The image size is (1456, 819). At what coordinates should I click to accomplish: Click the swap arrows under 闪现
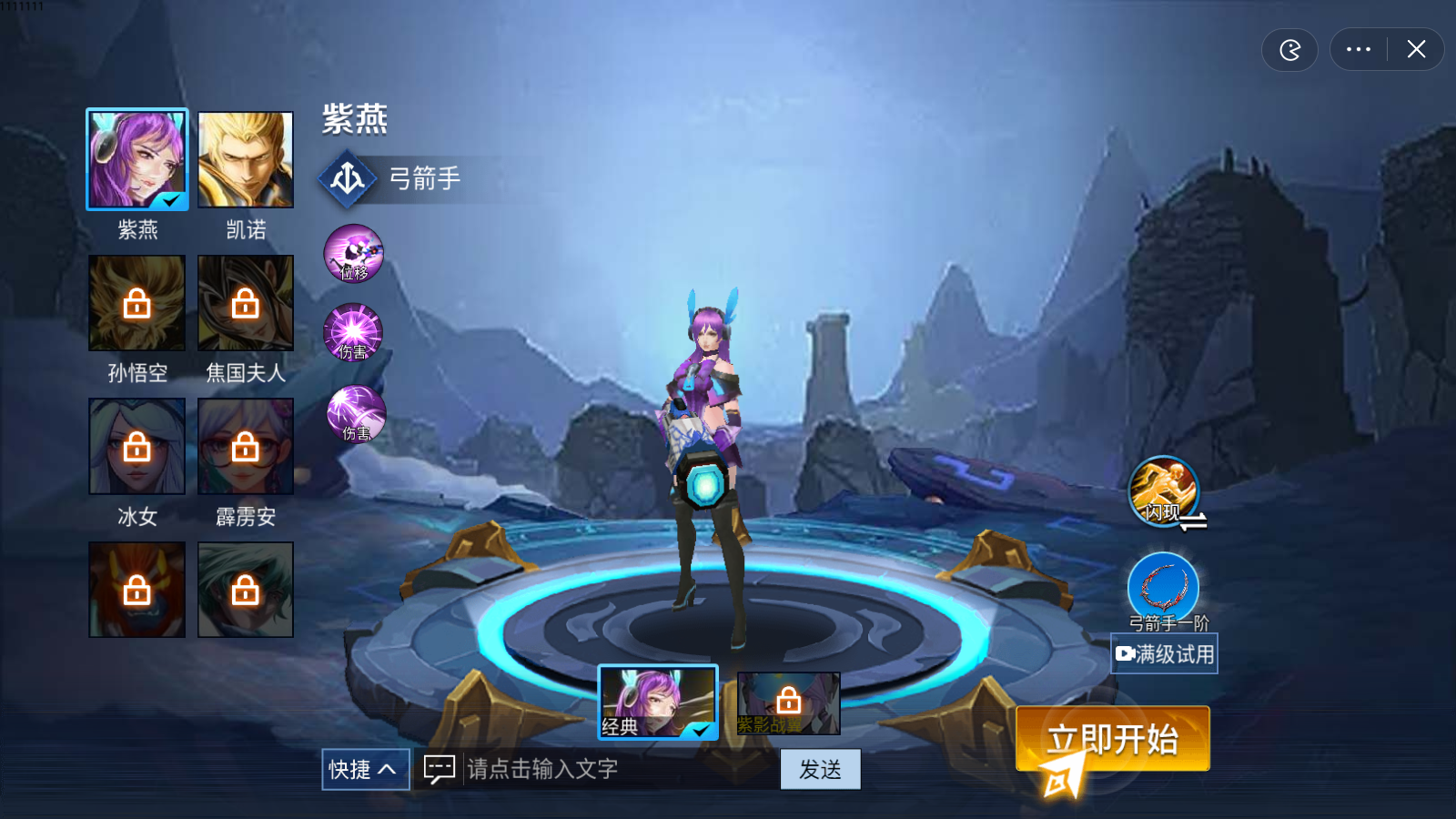[1193, 521]
